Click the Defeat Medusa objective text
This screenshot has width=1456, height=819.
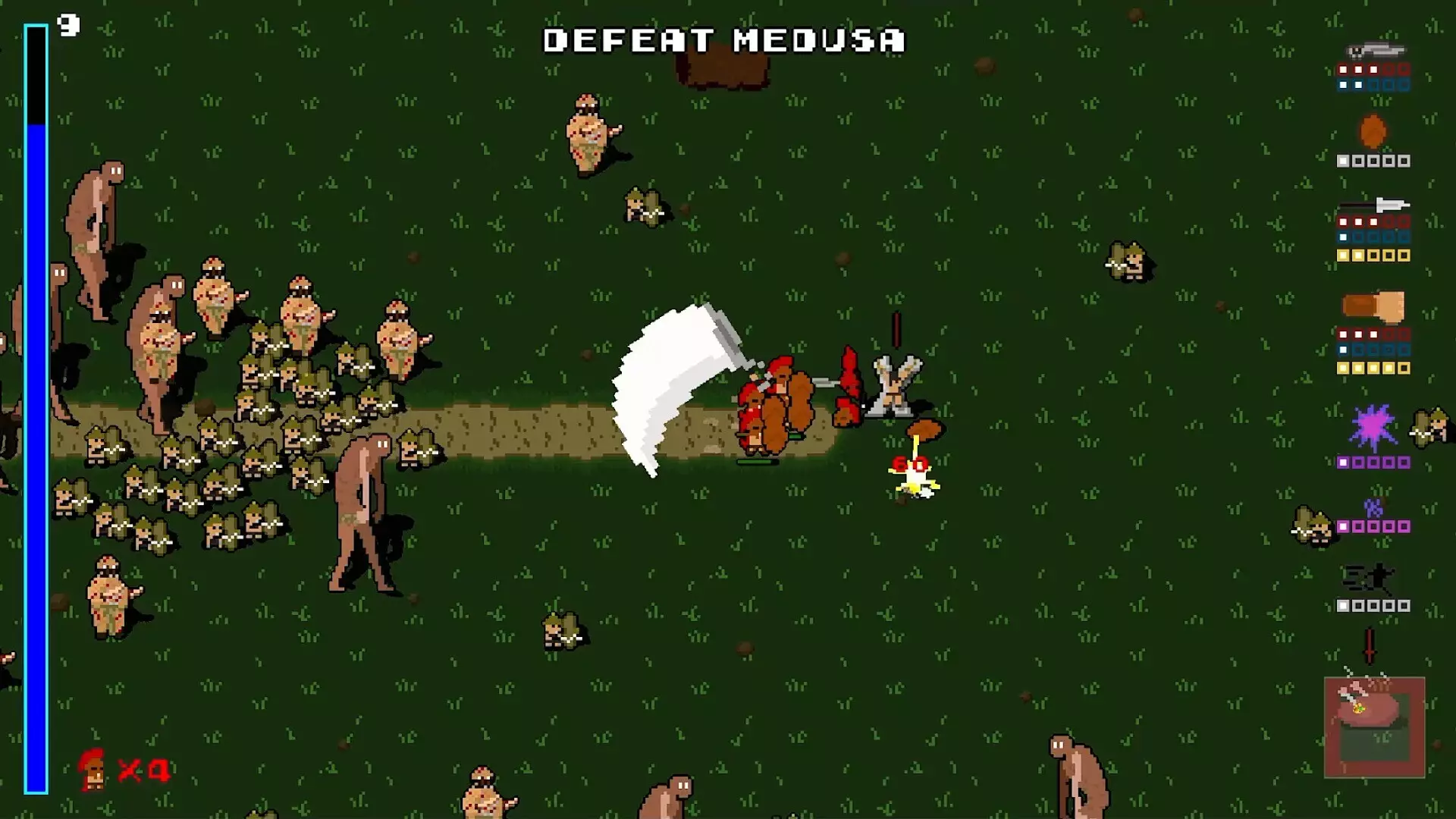click(x=724, y=41)
